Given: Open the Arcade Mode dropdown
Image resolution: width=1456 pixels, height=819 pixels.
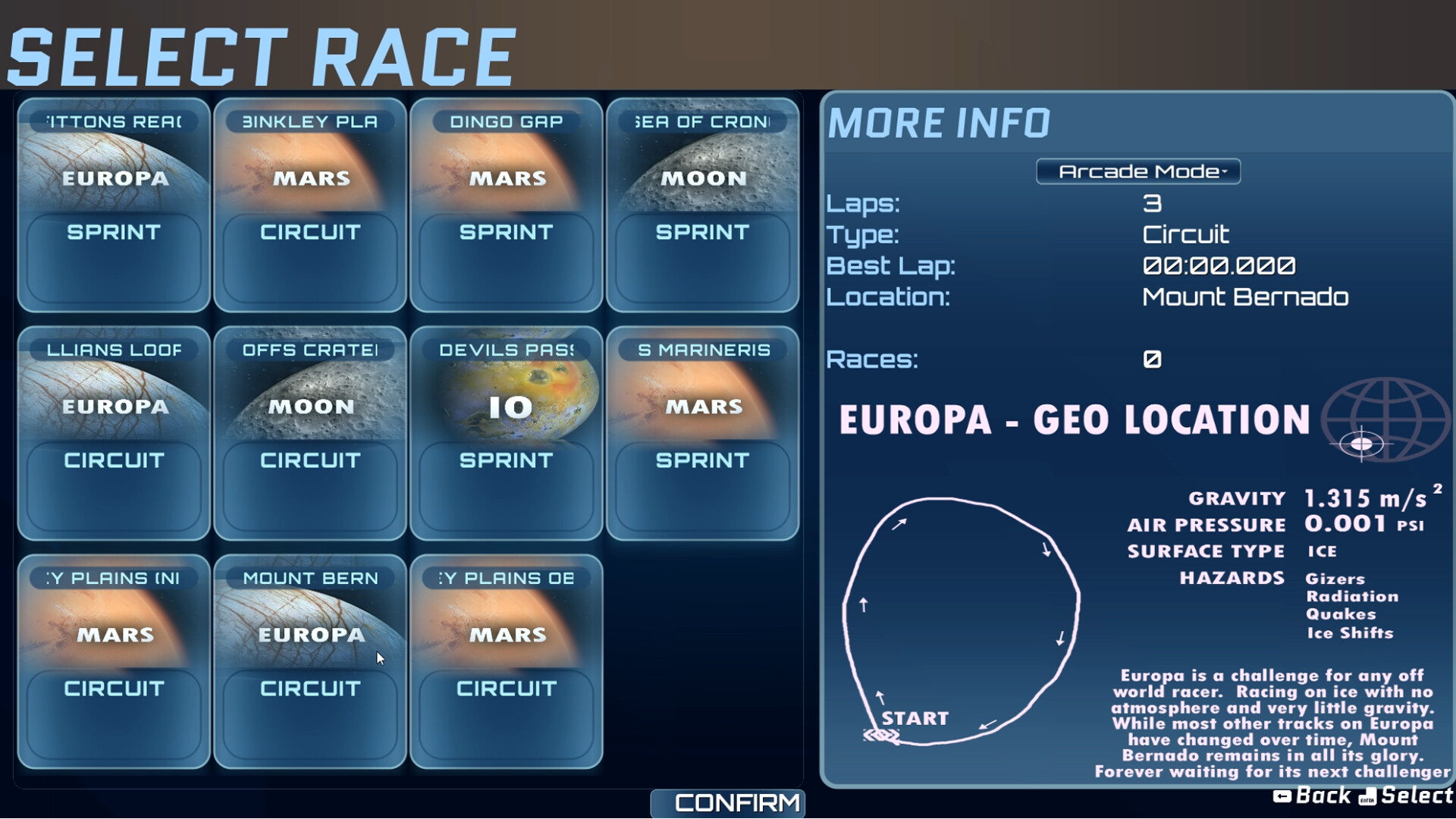Looking at the screenshot, I should (1137, 171).
